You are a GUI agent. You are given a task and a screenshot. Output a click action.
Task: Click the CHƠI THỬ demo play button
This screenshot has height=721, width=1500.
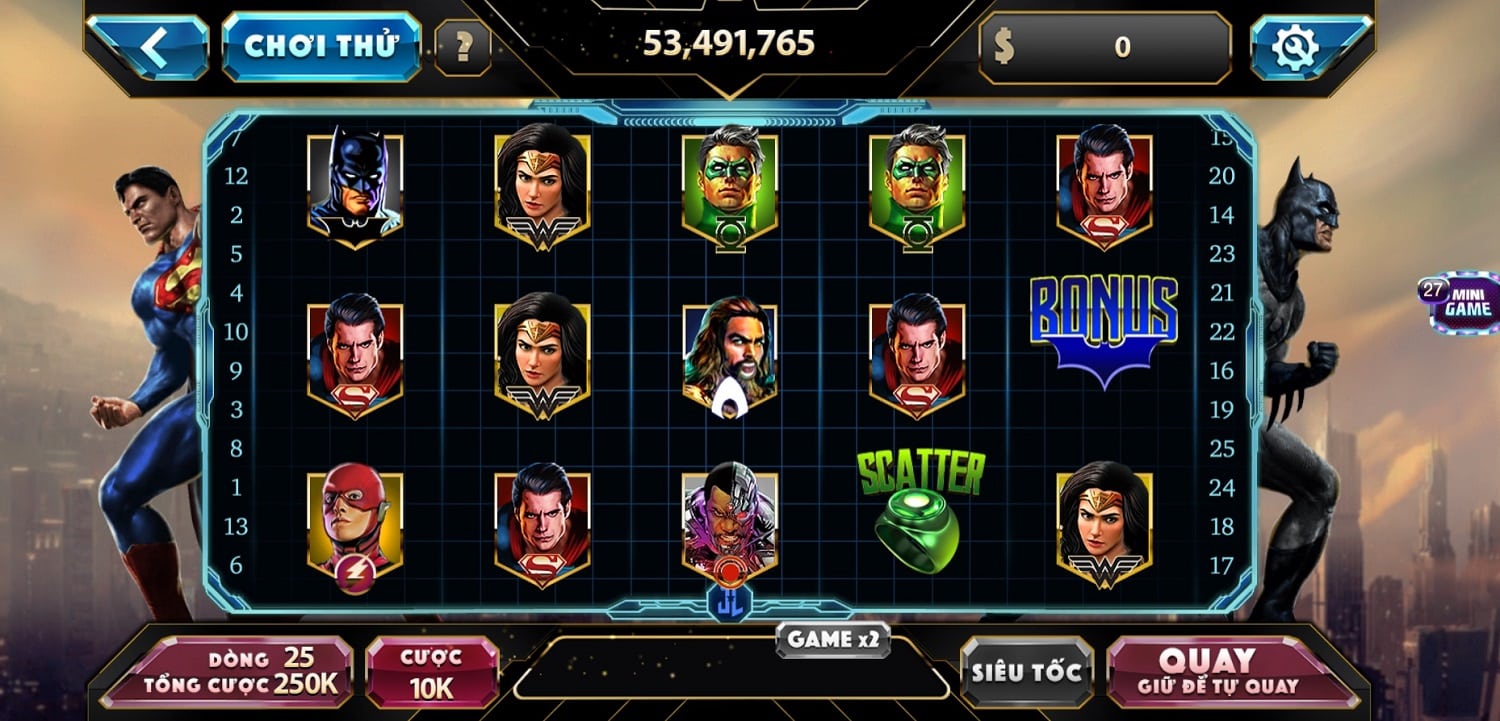click(x=321, y=42)
